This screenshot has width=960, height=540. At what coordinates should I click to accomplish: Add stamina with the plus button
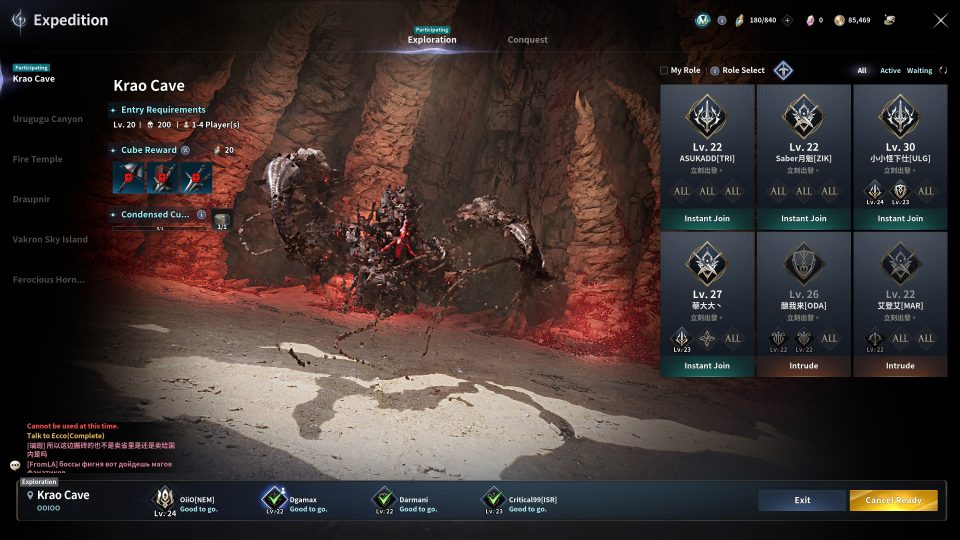tap(787, 20)
